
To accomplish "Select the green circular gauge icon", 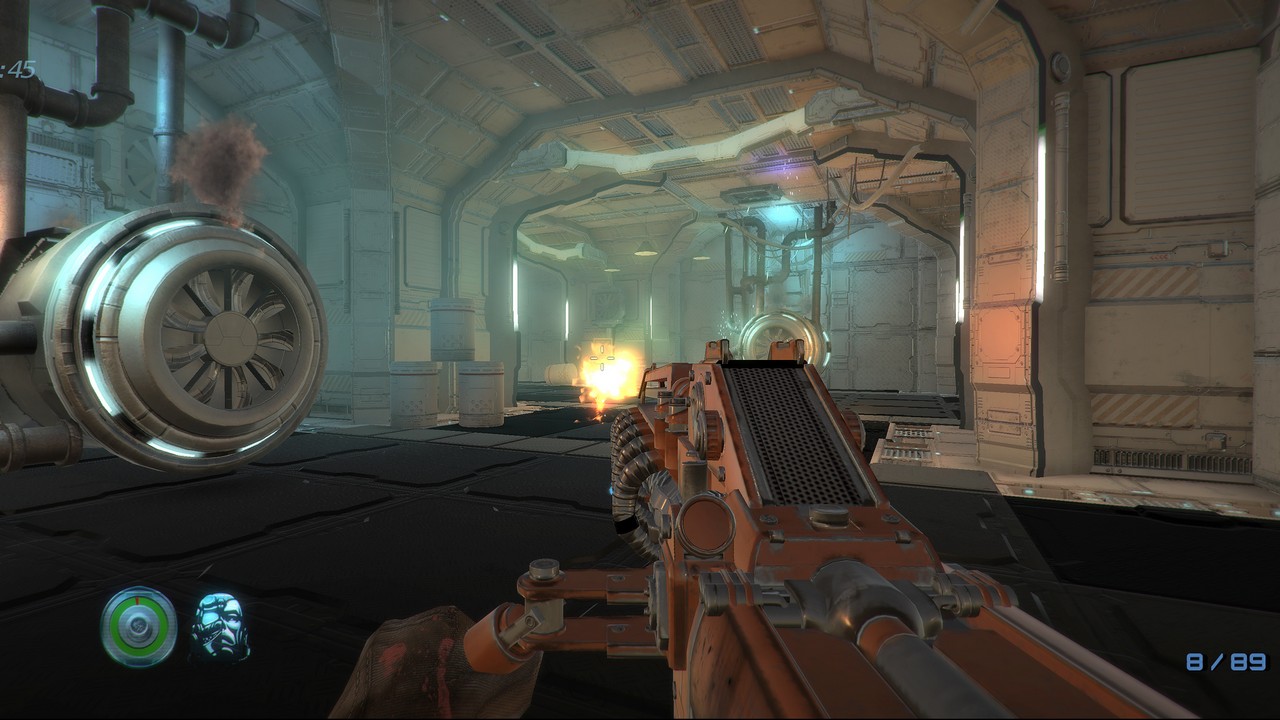I will click(139, 627).
